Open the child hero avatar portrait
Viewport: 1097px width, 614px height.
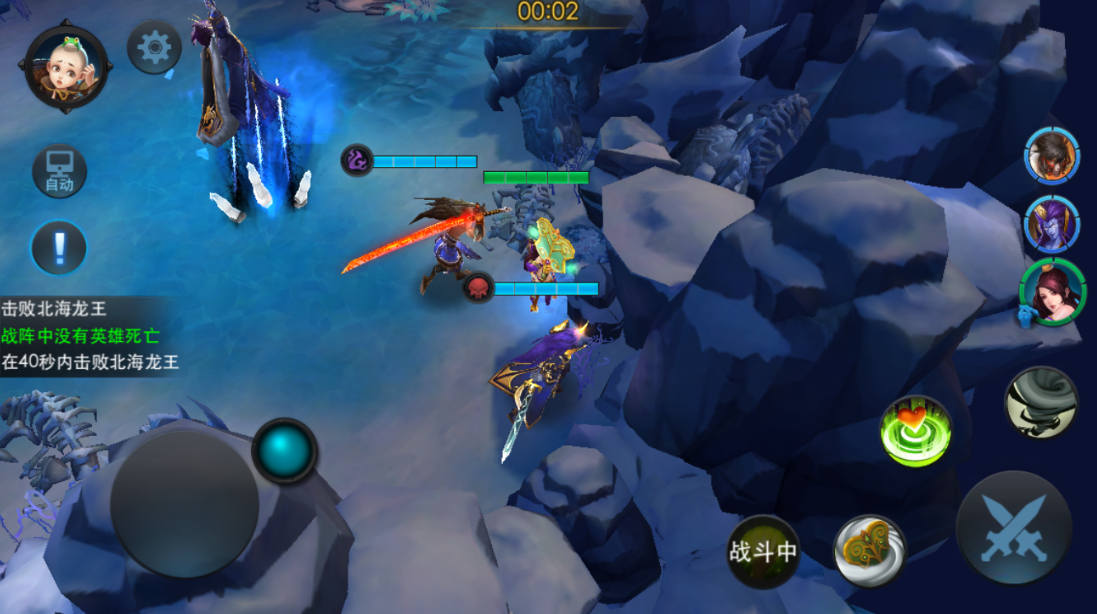point(67,68)
